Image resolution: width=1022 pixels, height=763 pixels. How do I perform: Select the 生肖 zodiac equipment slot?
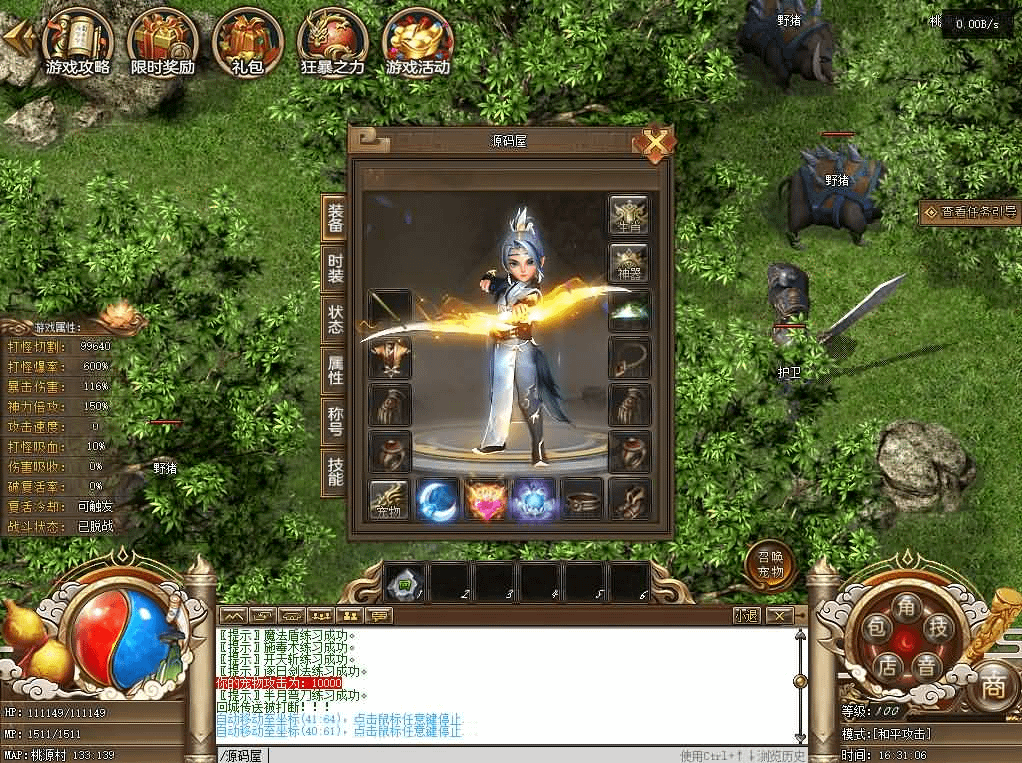pos(629,215)
